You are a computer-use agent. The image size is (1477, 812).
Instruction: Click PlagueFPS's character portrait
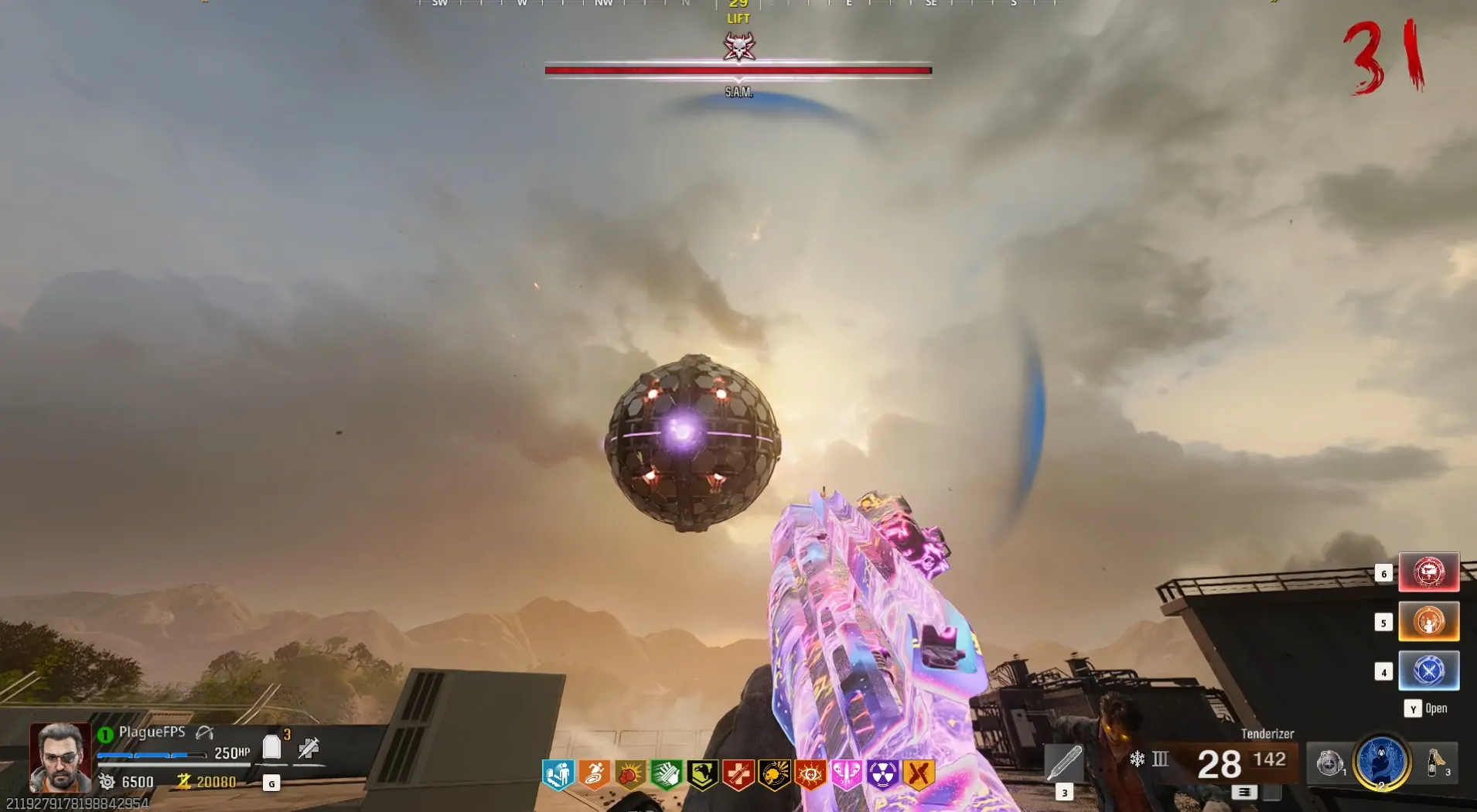coord(60,756)
